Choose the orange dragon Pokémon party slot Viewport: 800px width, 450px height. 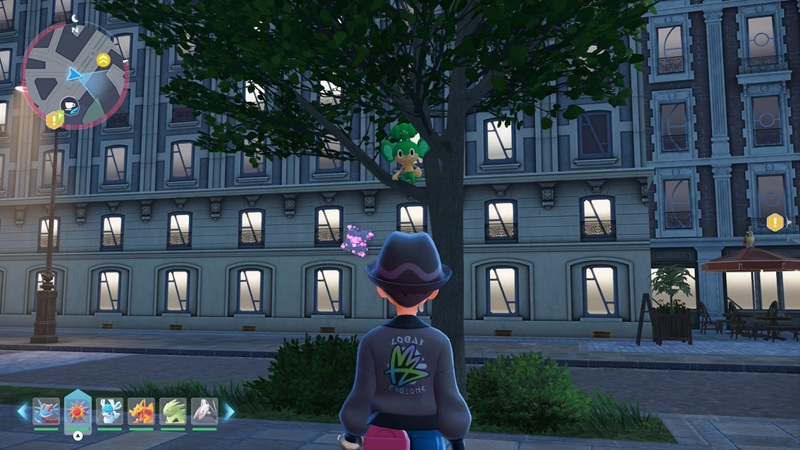tap(141, 410)
